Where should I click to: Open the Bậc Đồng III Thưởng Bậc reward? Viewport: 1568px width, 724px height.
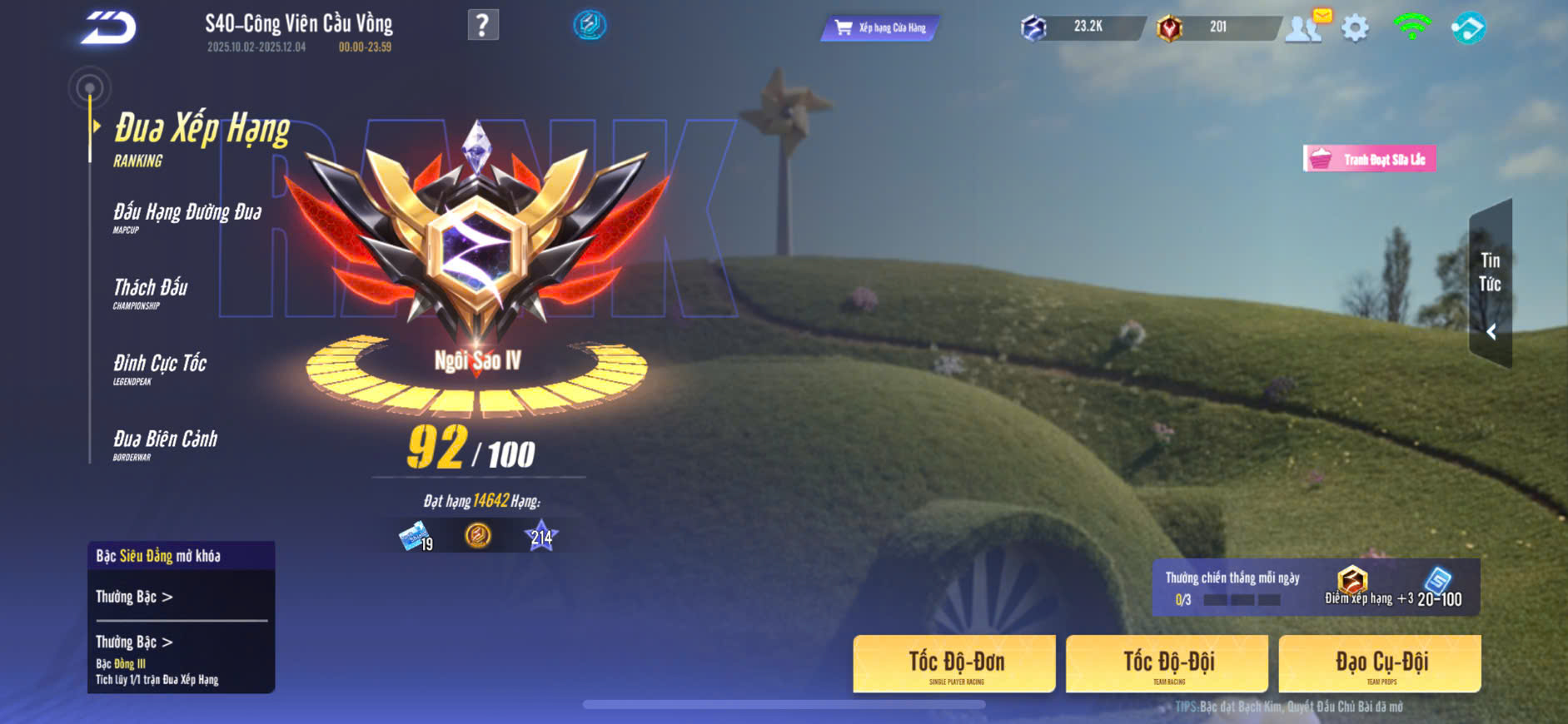(x=134, y=642)
